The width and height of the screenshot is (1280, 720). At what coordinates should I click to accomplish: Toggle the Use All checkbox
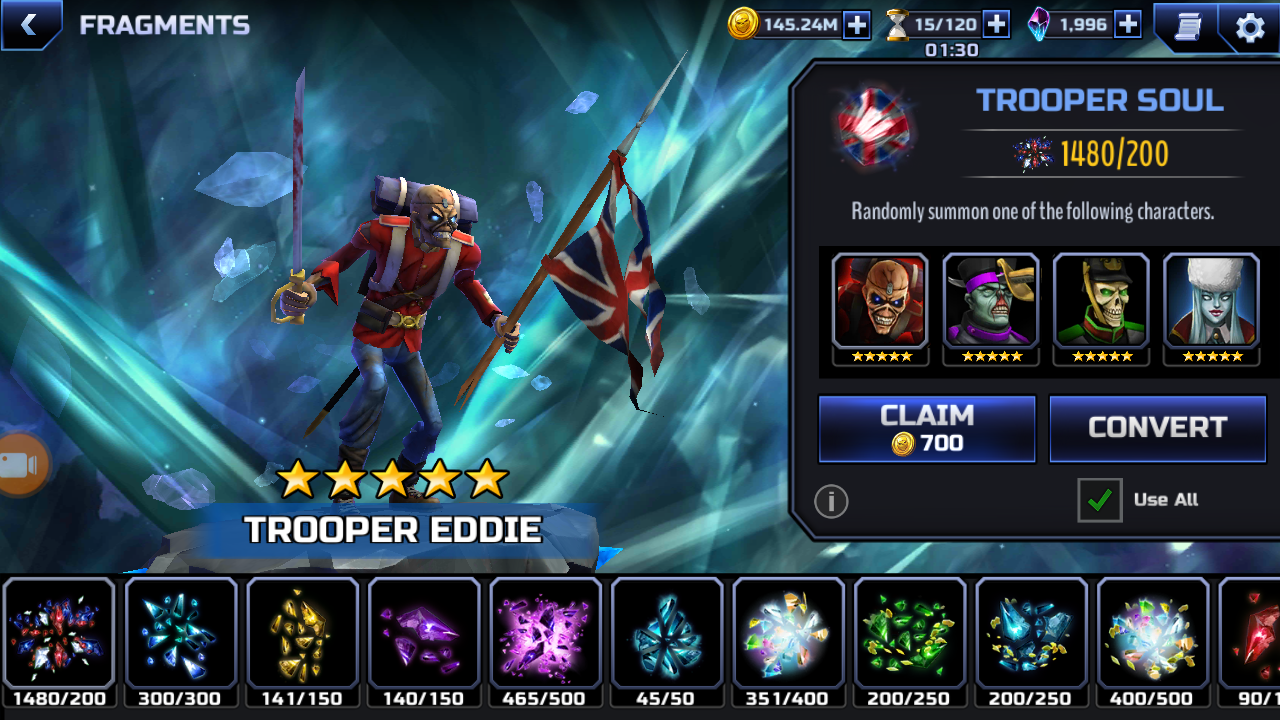click(x=1099, y=500)
